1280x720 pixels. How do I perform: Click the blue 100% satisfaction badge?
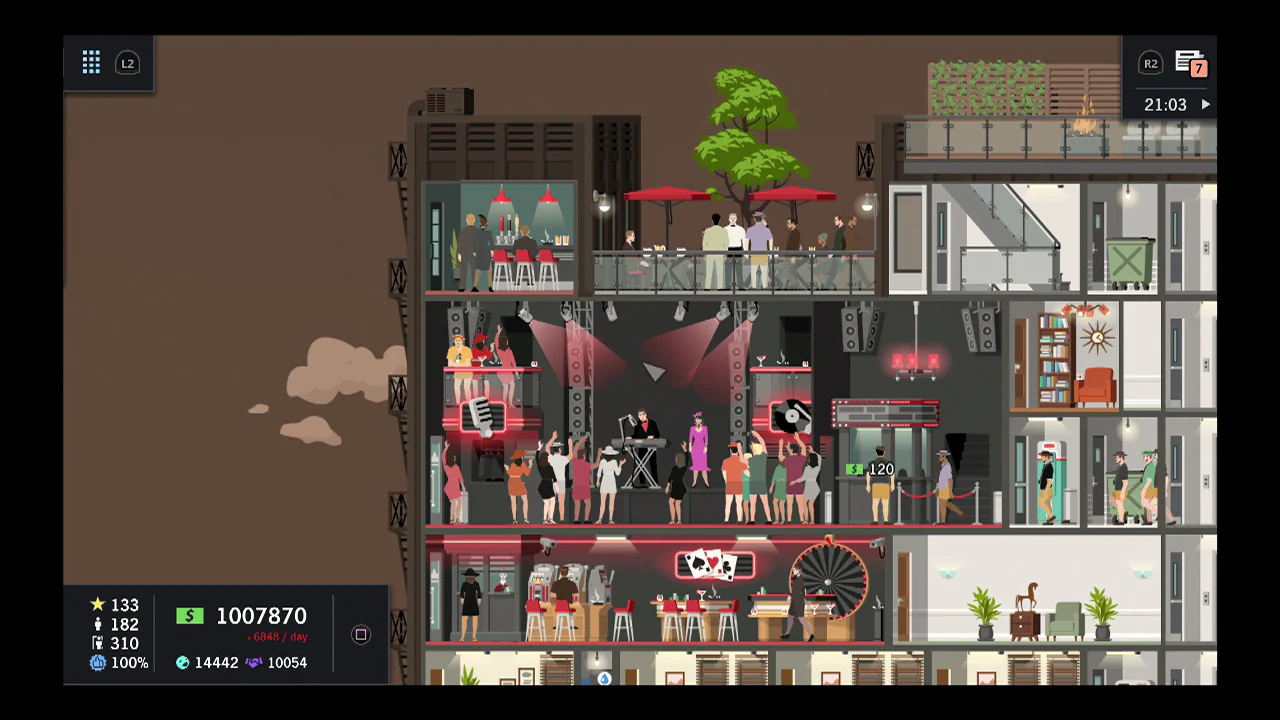(x=97, y=662)
